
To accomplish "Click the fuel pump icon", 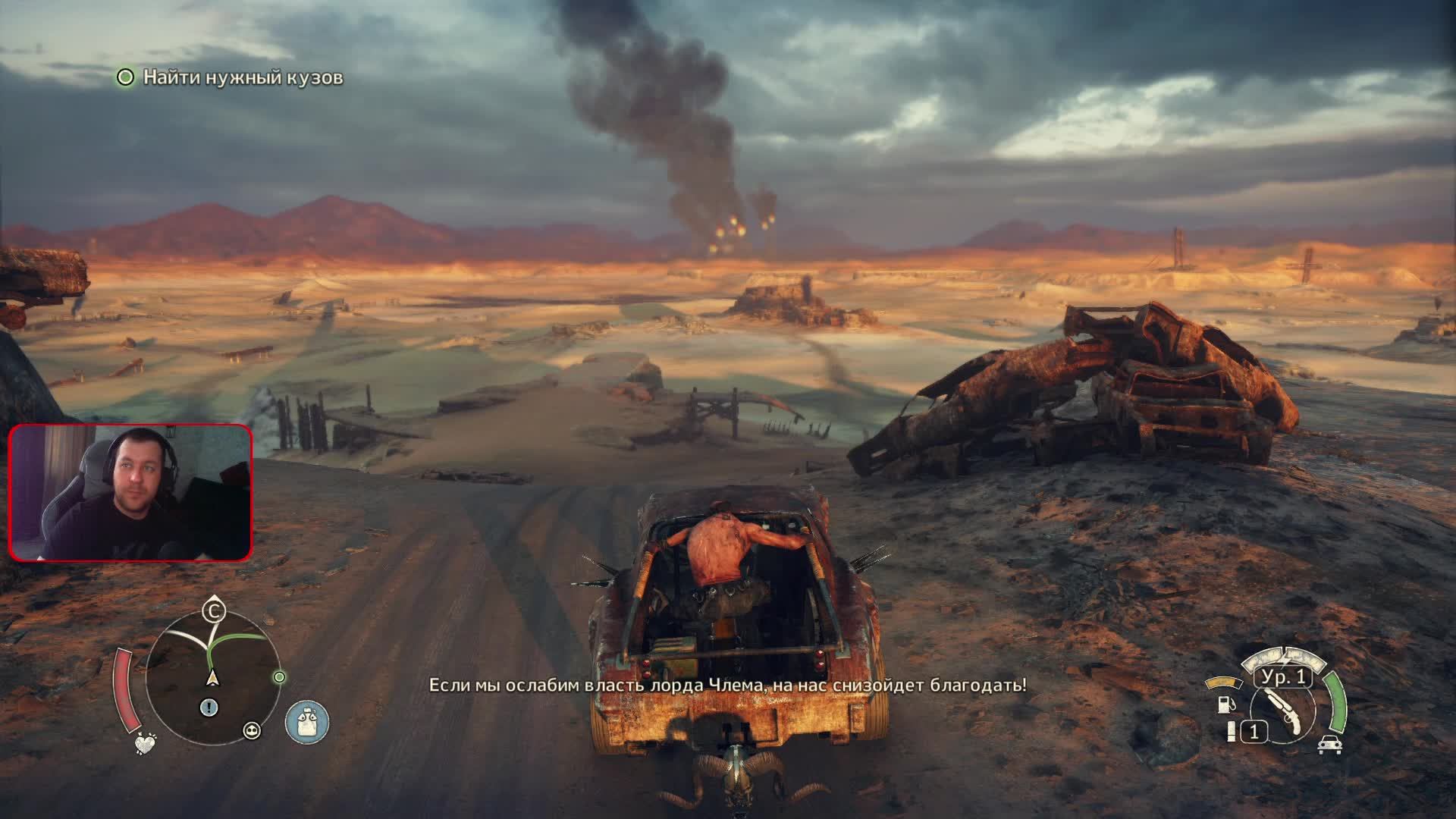I will (x=1225, y=705).
